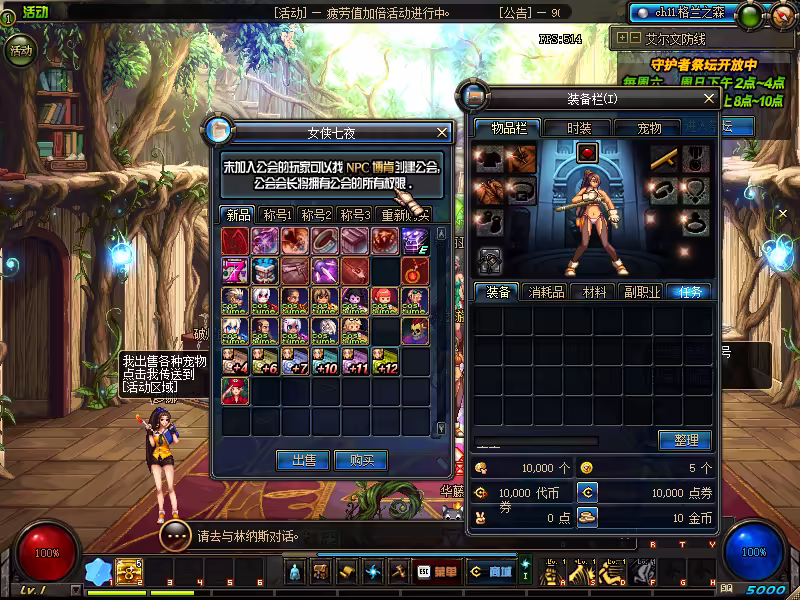The image size is (800, 600).
Task: Open the 宠物 pet tab
Action: coord(649,128)
